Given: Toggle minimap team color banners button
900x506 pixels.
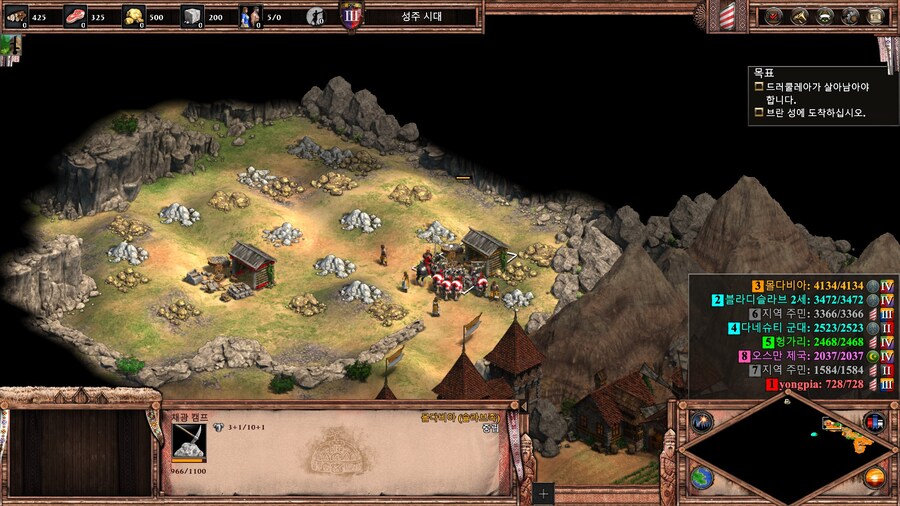Looking at the screenshot, I should (x=874, y=421).
